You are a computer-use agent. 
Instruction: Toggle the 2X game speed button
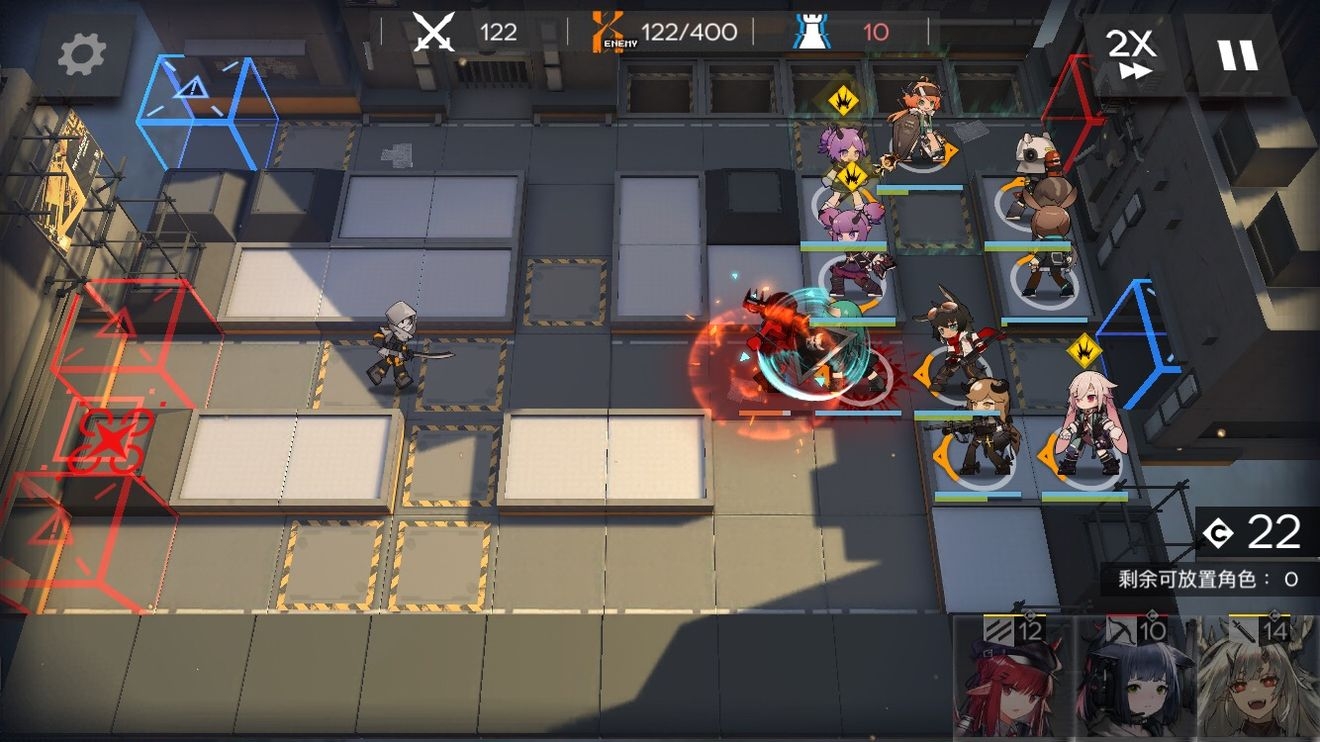click(x=1130, y=54)
